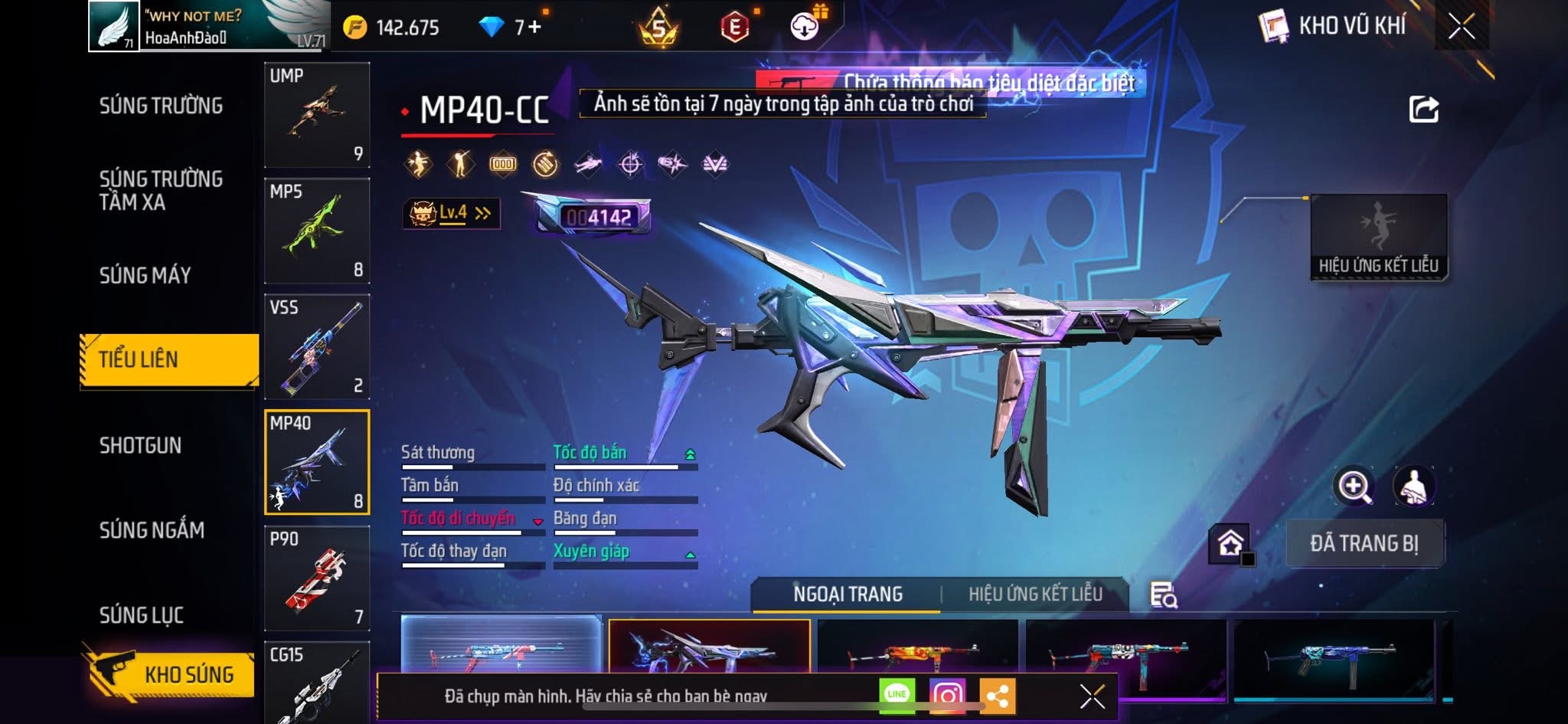This screenshot has height=724, width=1568.
Task: Close the weapon armory screen
Action: point(1461,28)
